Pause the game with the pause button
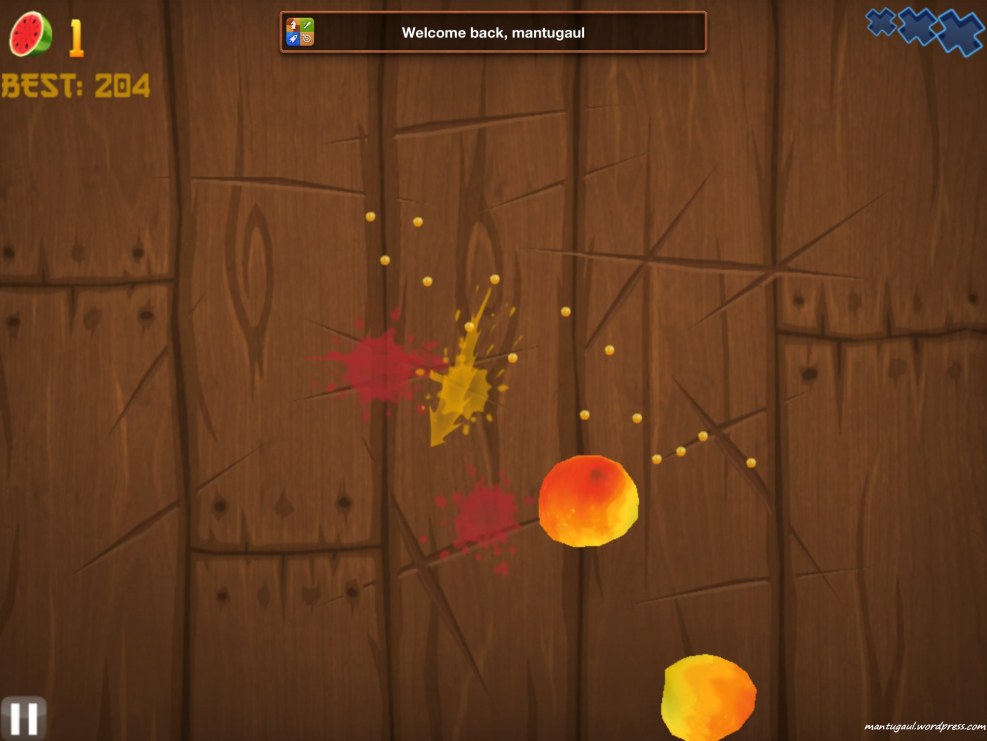 23,718
